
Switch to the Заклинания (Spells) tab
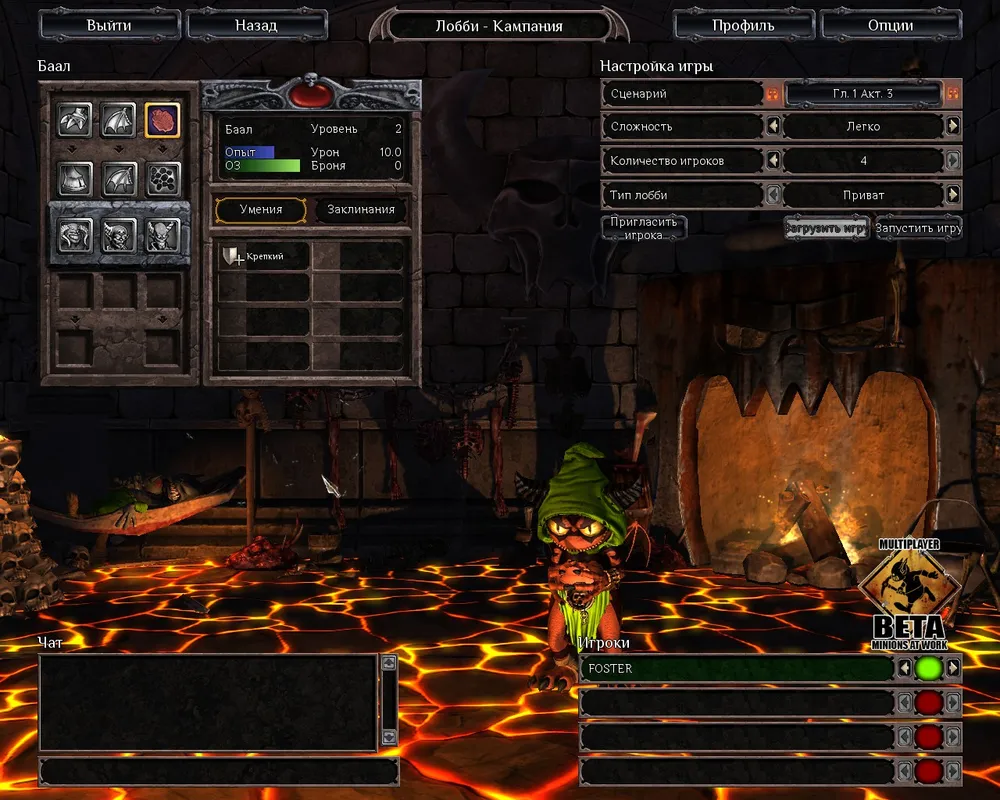coord(362,210)
